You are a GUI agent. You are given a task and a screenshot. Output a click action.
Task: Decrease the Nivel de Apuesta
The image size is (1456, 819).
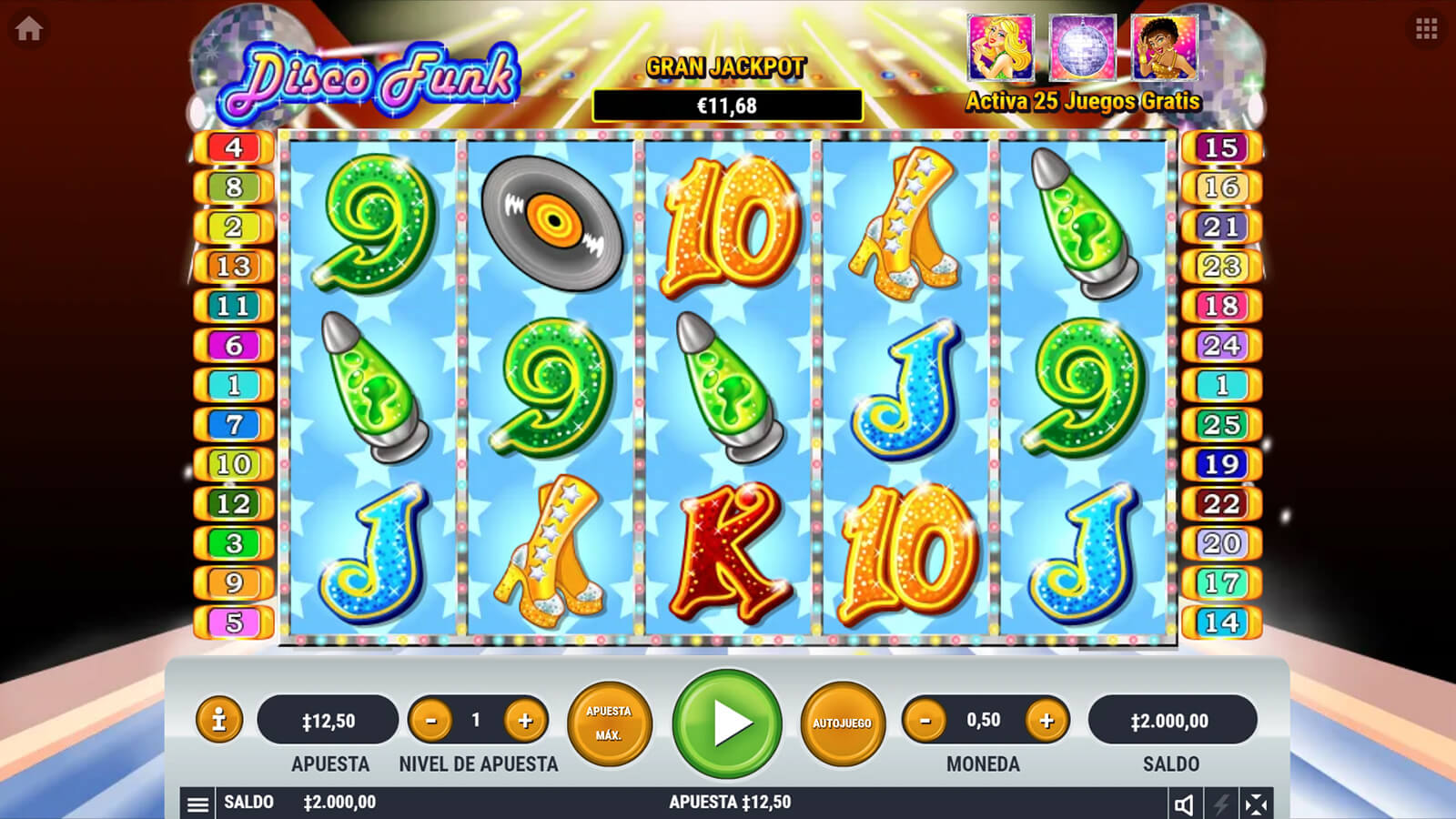click(431, 721)
